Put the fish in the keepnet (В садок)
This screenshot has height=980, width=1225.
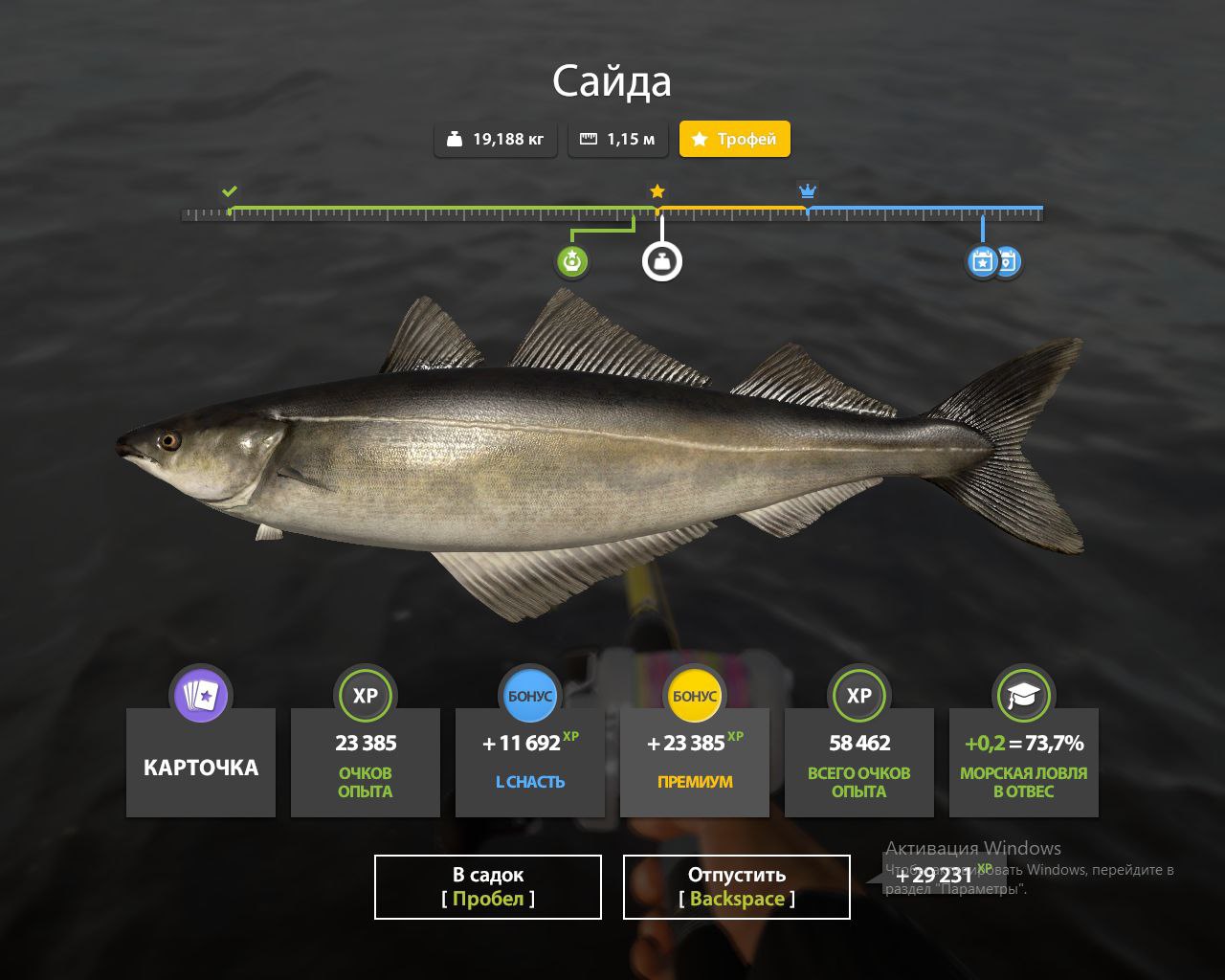488,887
